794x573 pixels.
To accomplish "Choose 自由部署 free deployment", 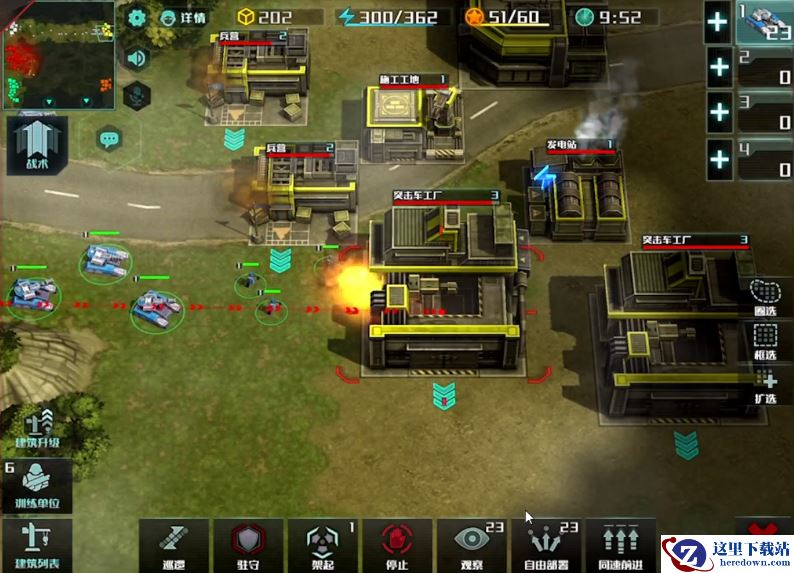I will tap(546, 545).
